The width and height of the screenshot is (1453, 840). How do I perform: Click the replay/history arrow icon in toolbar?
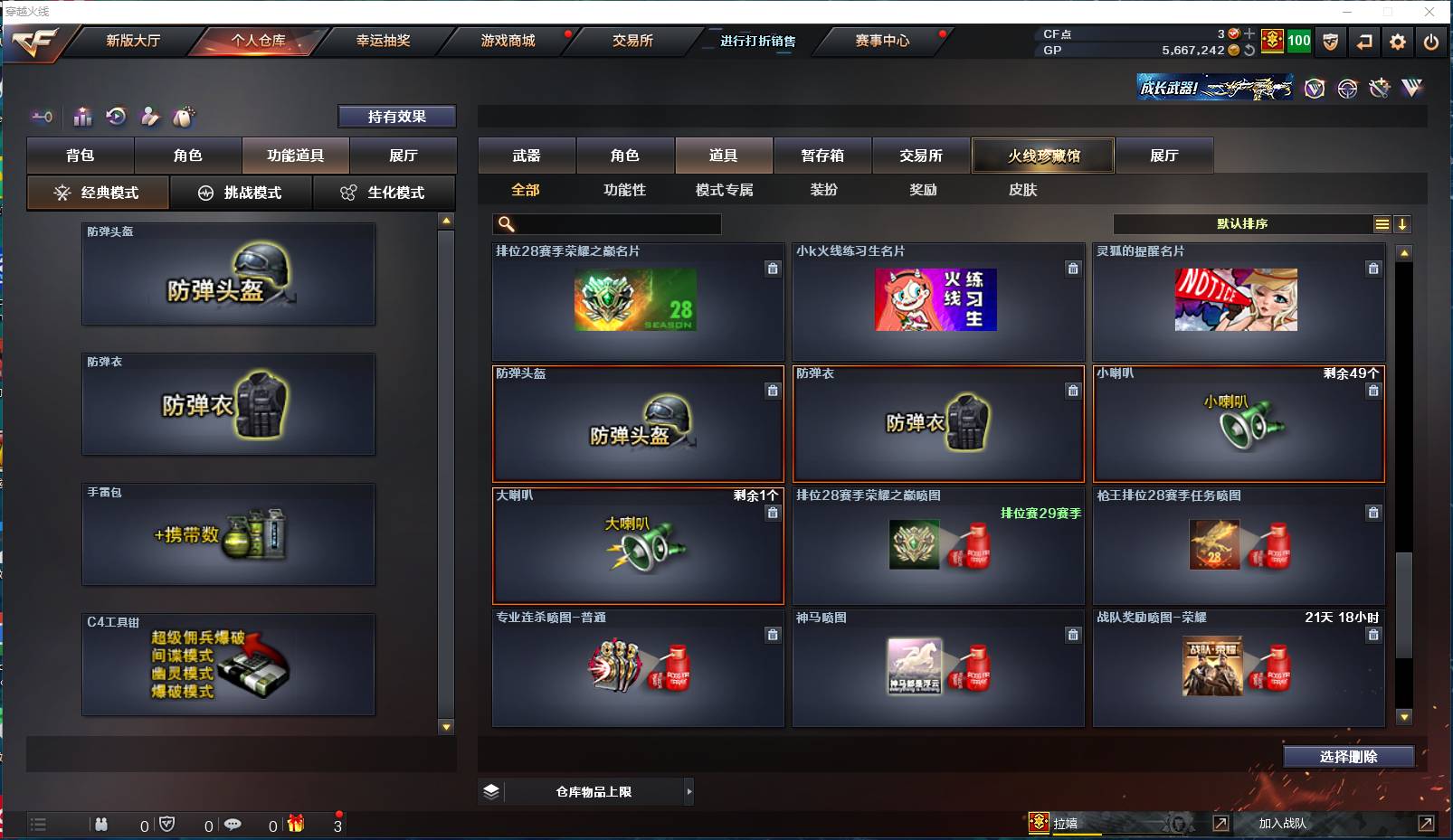tap(116, 117)
